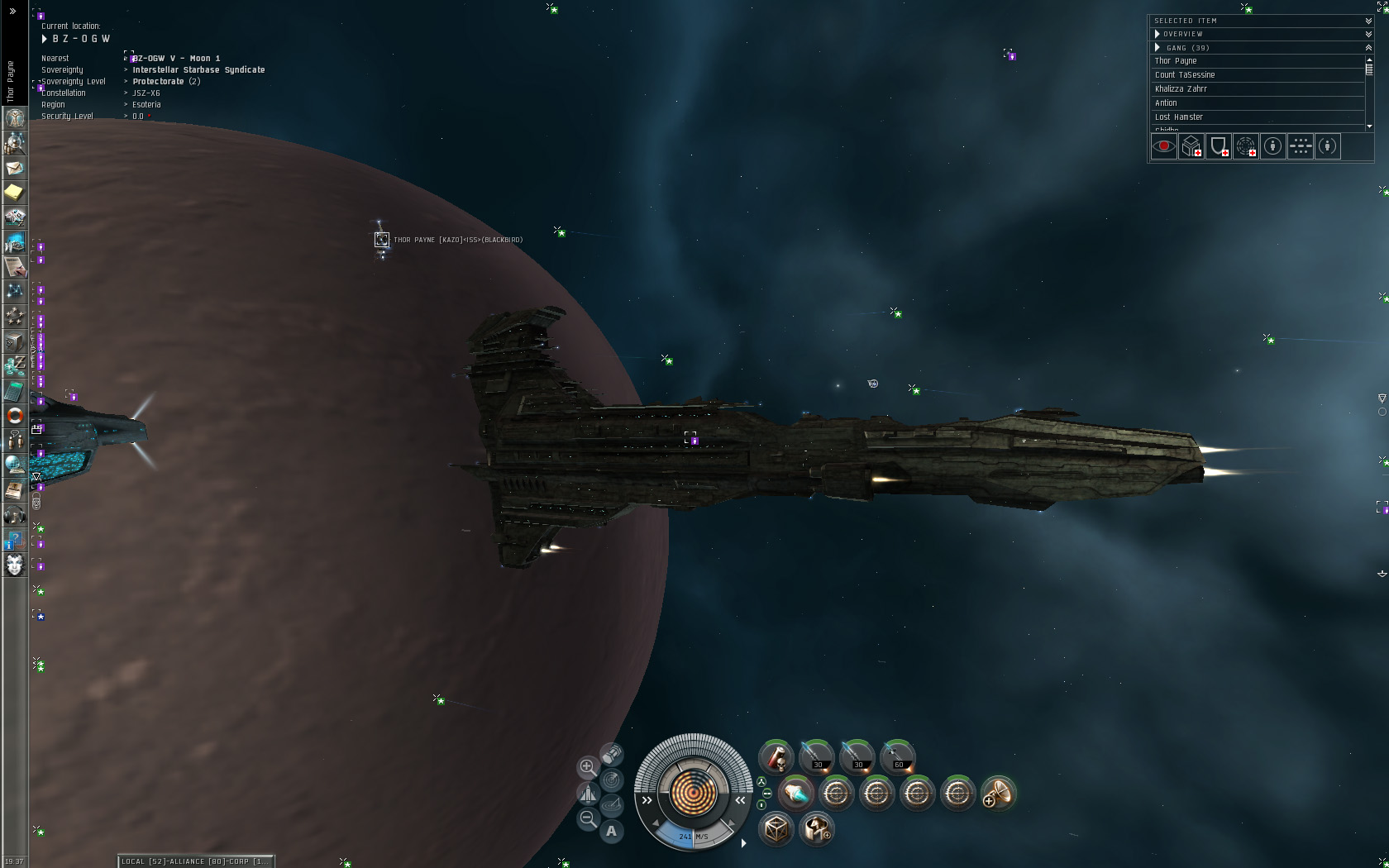Activate the blue-tipped propulsion module

point(795,794)
